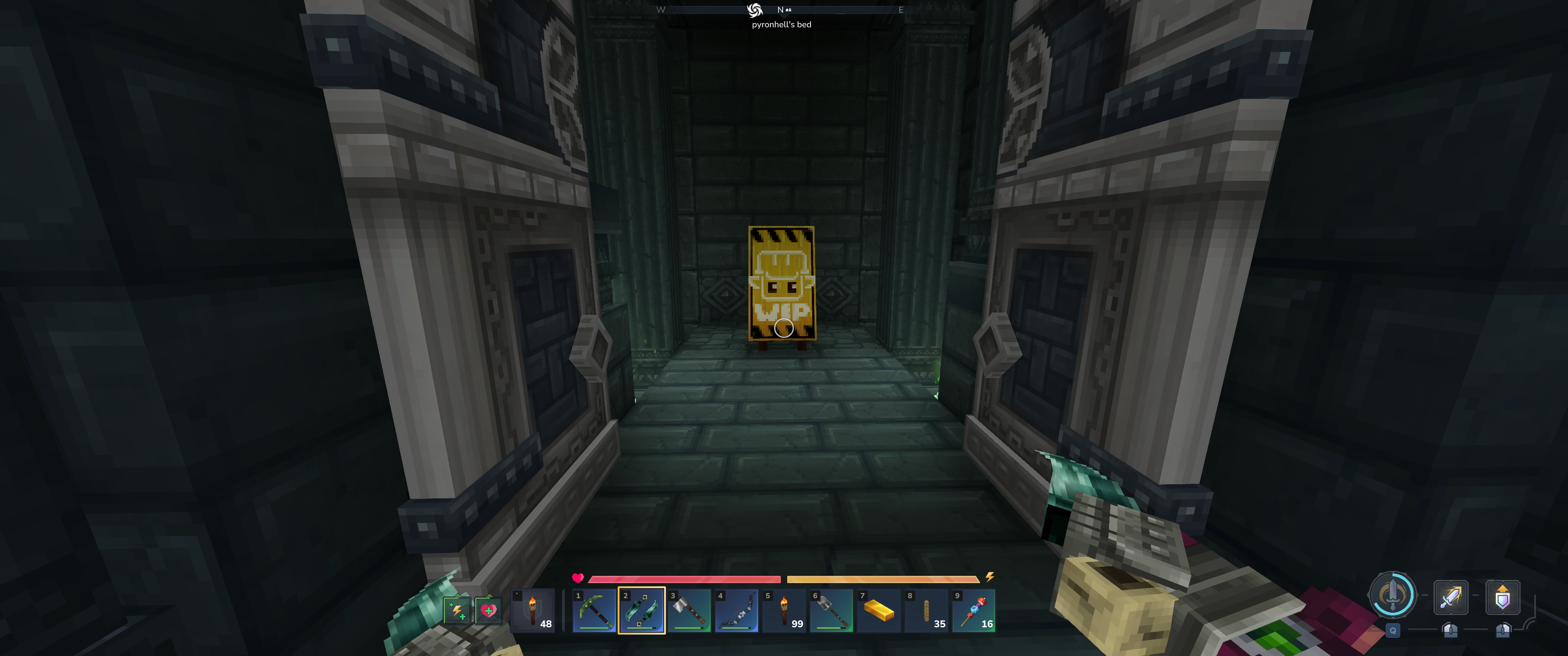The image size is (1568, 656).
Task: Click the shield with arrow guard ability
Action: click(x=1502, y=597)
